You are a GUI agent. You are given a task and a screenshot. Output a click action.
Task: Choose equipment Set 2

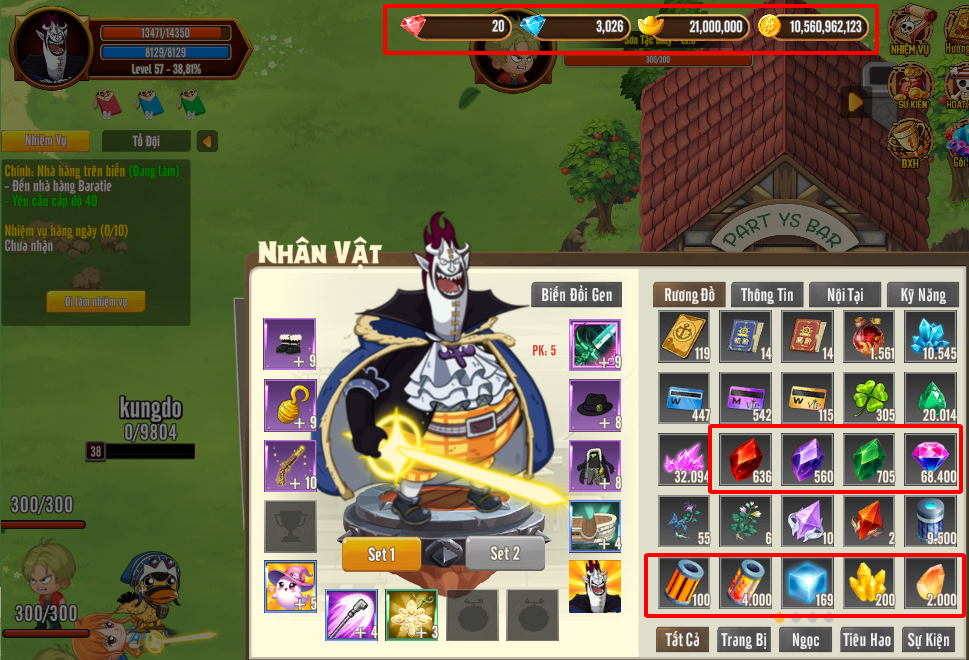[505, 553]
